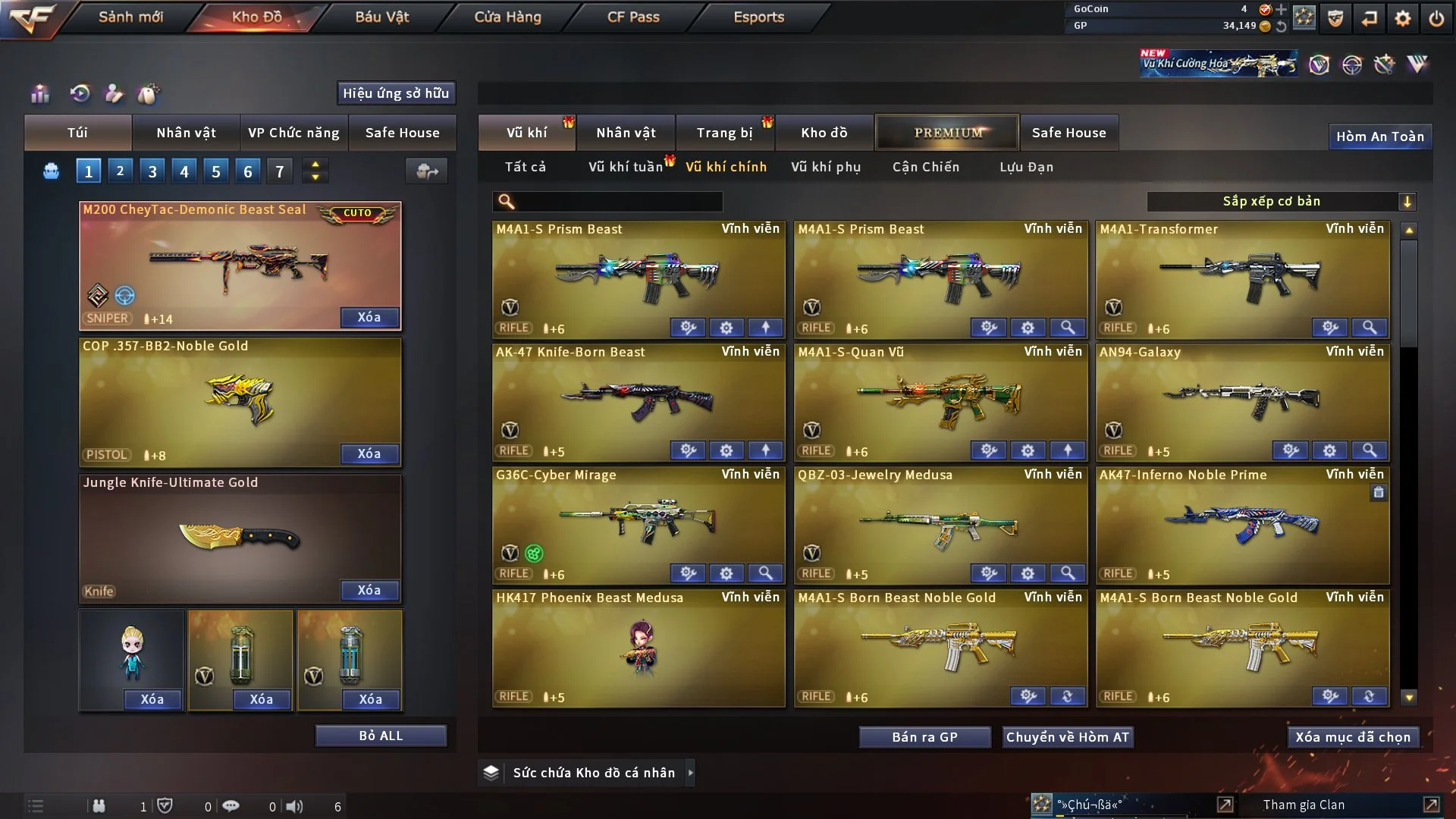This screenshot has height=819, width=1456.
Task: Open the Hòm An Toàn safe box
Action: (1379, 136)
